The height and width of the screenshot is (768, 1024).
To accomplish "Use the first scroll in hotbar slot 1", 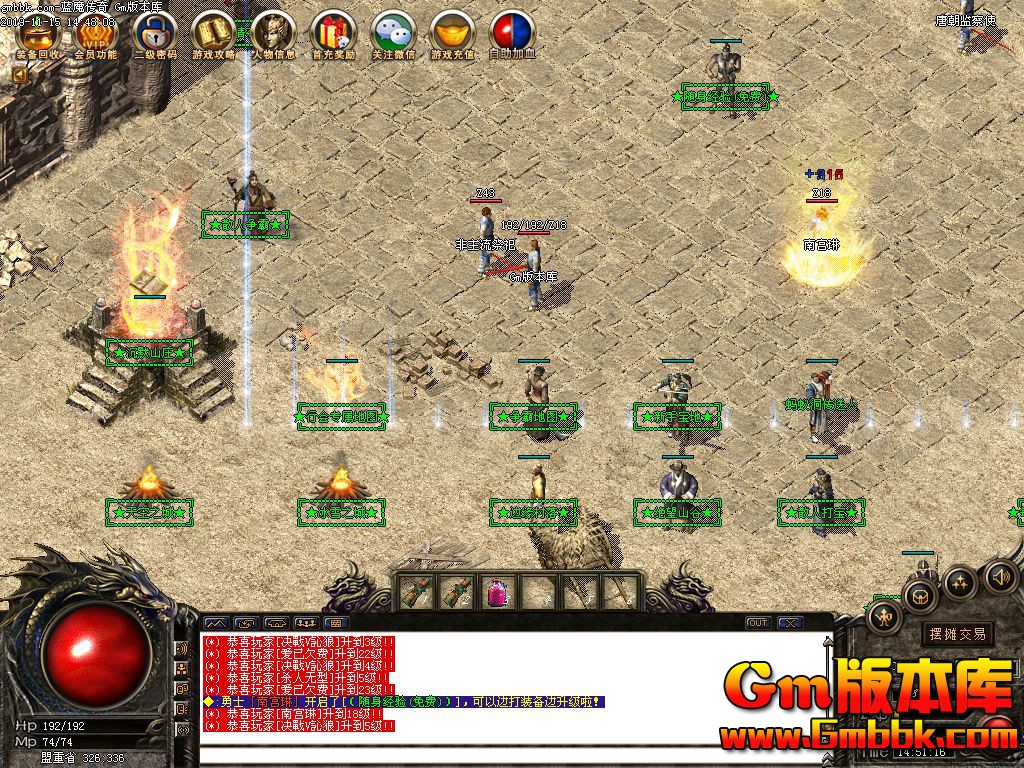I will [x=415, y=593].
